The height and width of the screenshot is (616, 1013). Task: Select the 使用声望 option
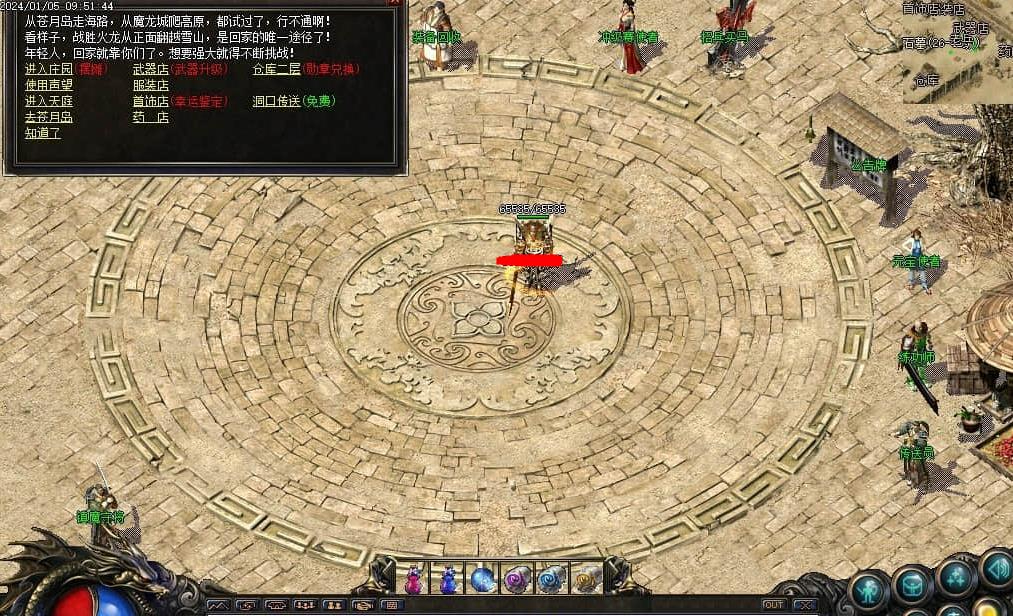coord(49,86)
